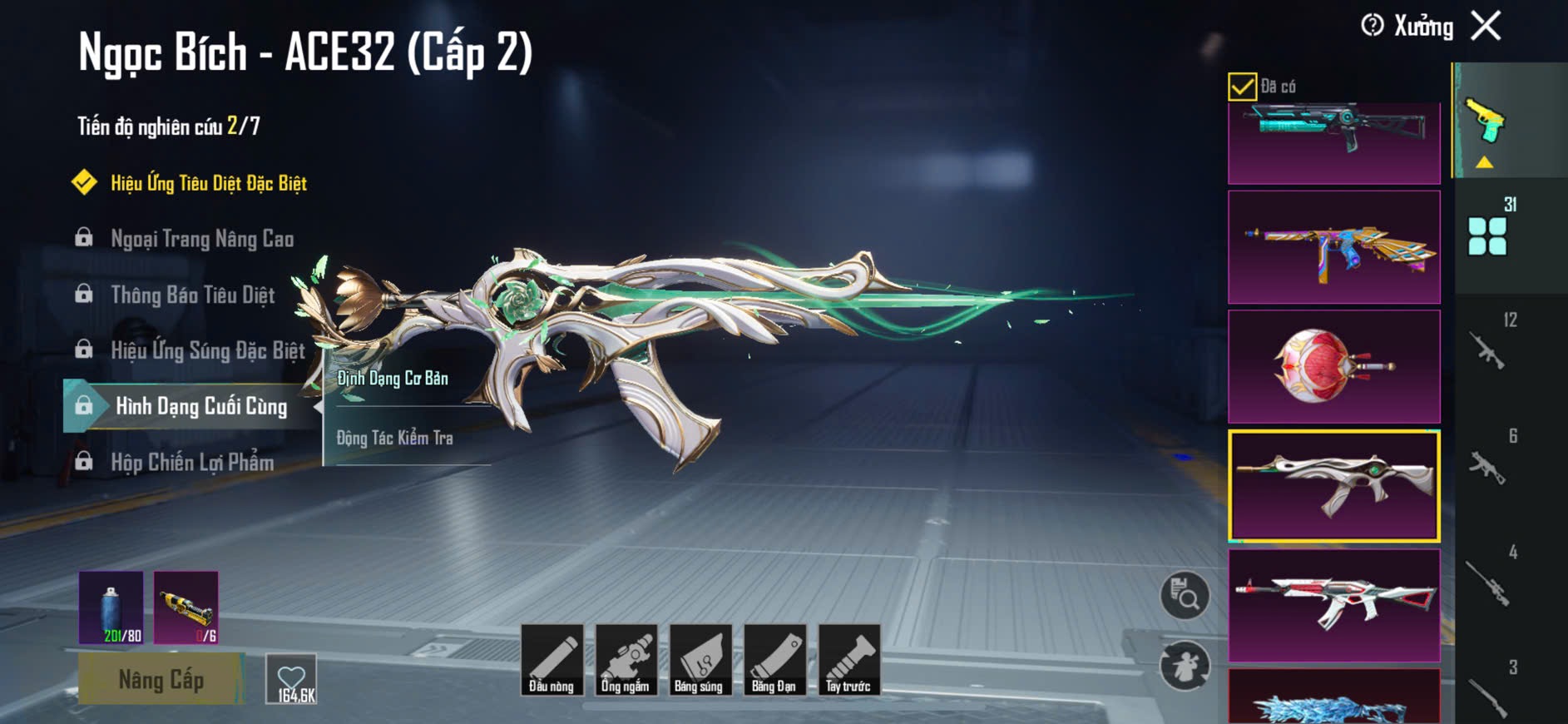
Task: Open the Xưởng help question mark
Action: pos(1372,26)
